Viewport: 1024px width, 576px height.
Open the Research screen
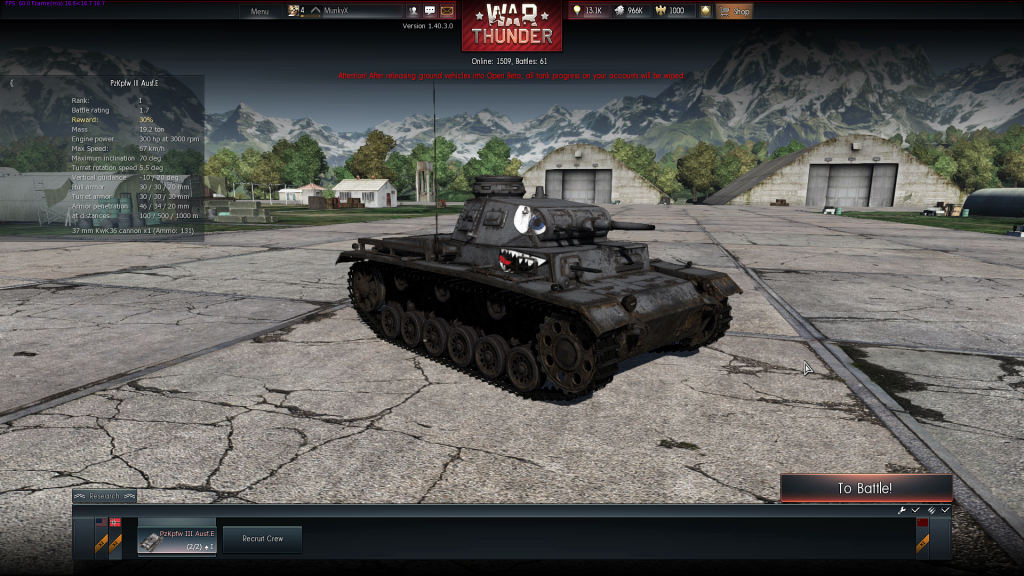click(x=104, y=496)
